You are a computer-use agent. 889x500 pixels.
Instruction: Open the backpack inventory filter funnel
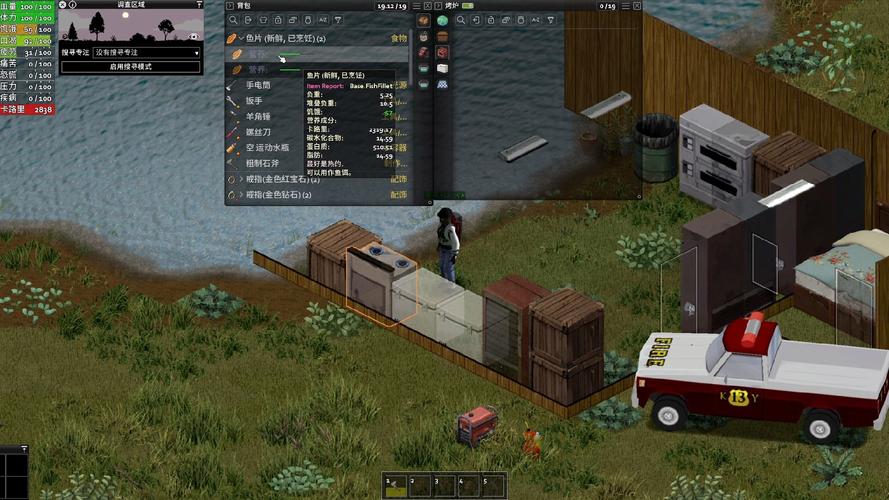pyautogui.click(x=336, y=20)
